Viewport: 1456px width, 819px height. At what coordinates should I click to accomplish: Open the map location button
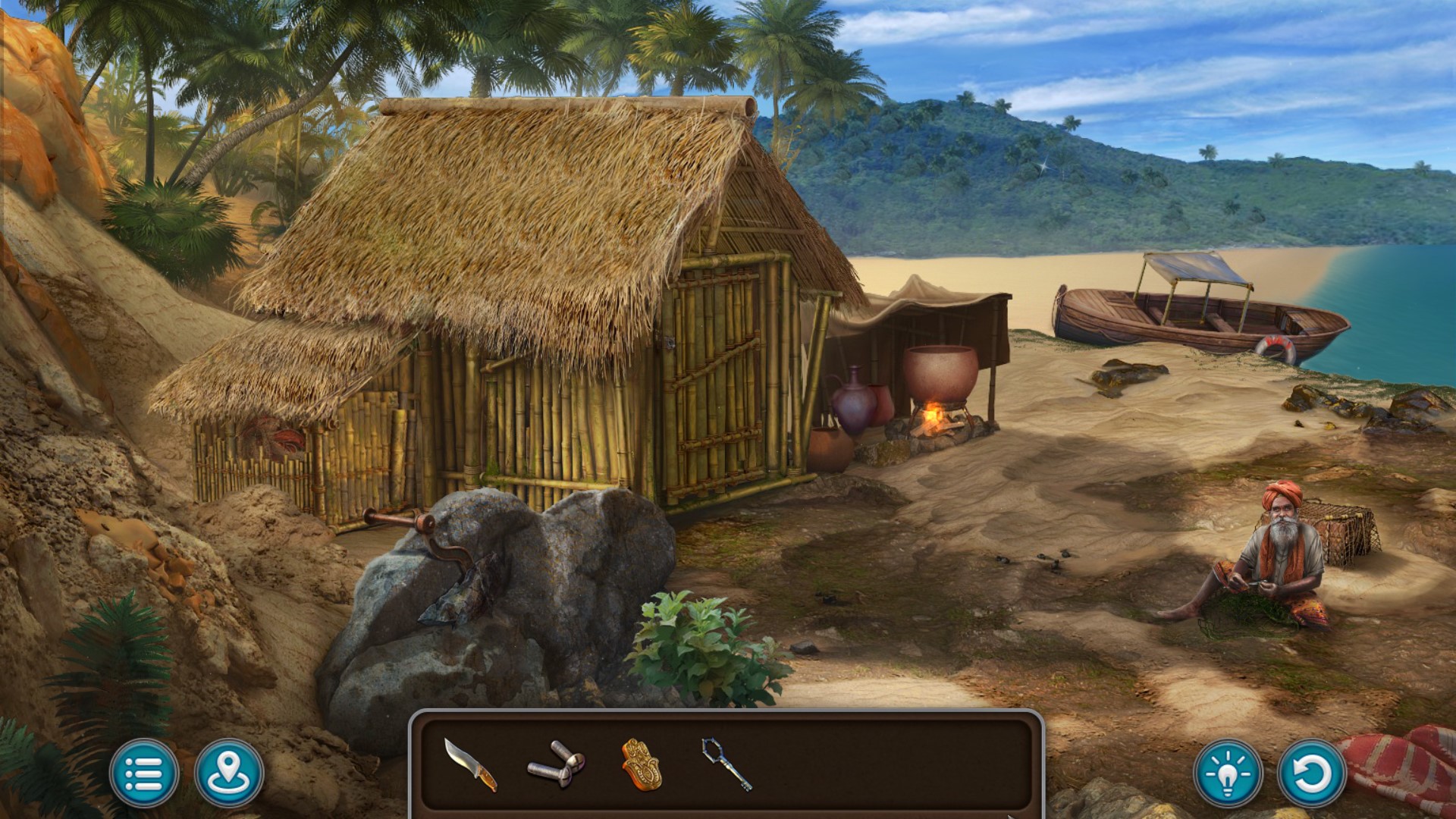tap(229, 773)
